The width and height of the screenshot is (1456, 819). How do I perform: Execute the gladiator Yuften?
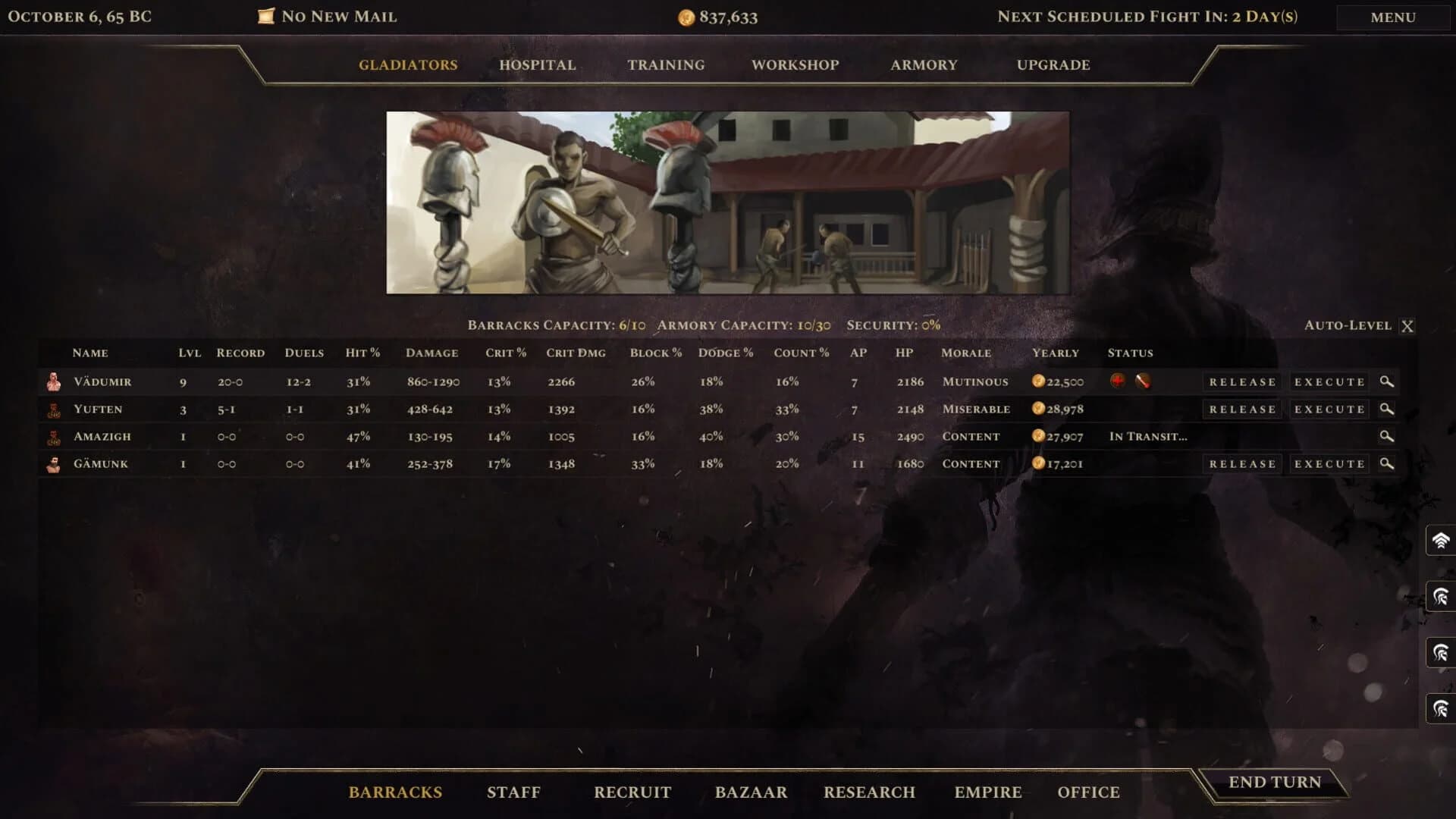click(x=1329, y=409)
